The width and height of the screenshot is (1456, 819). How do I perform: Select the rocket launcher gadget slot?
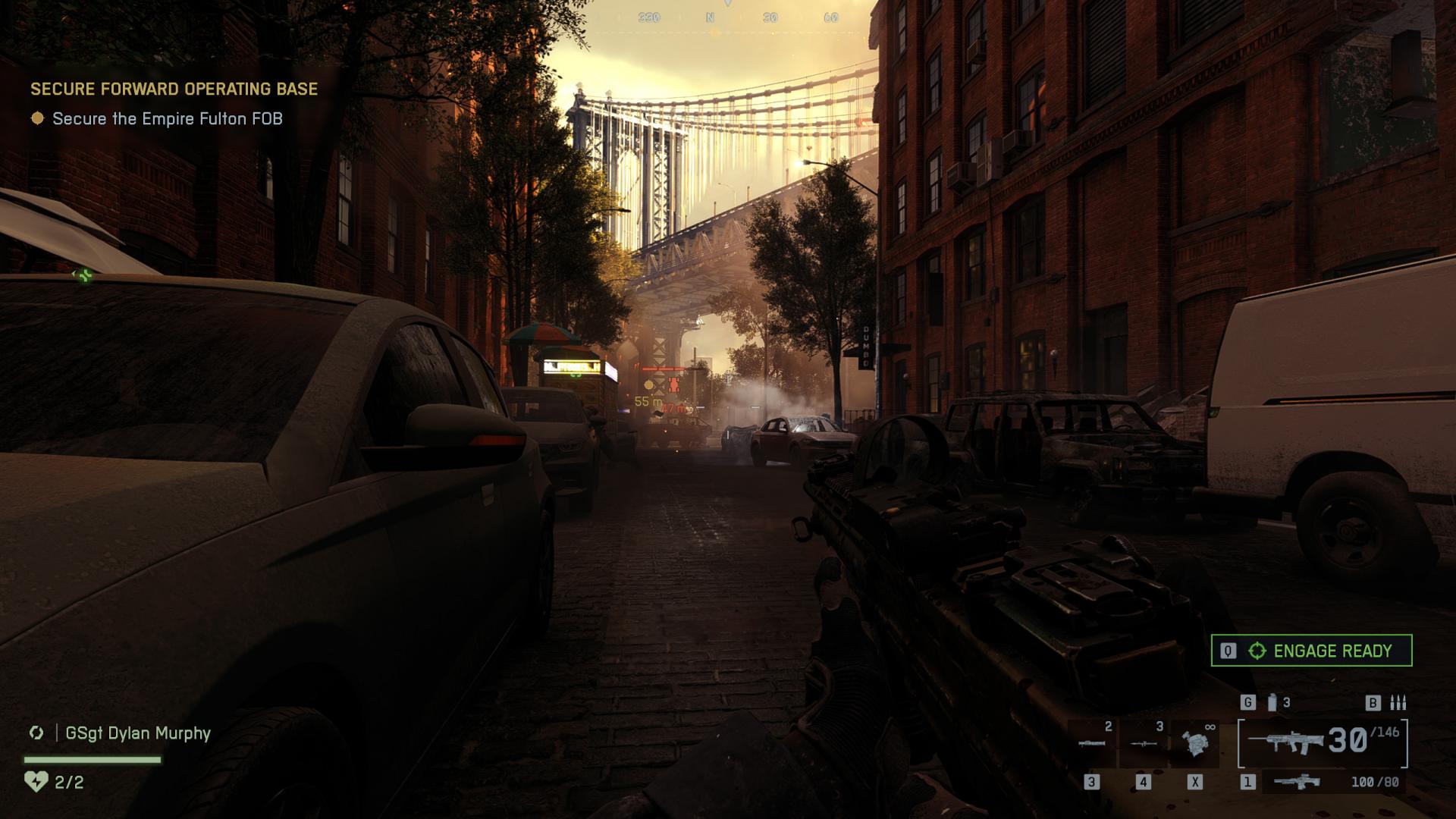point(1092,743)
